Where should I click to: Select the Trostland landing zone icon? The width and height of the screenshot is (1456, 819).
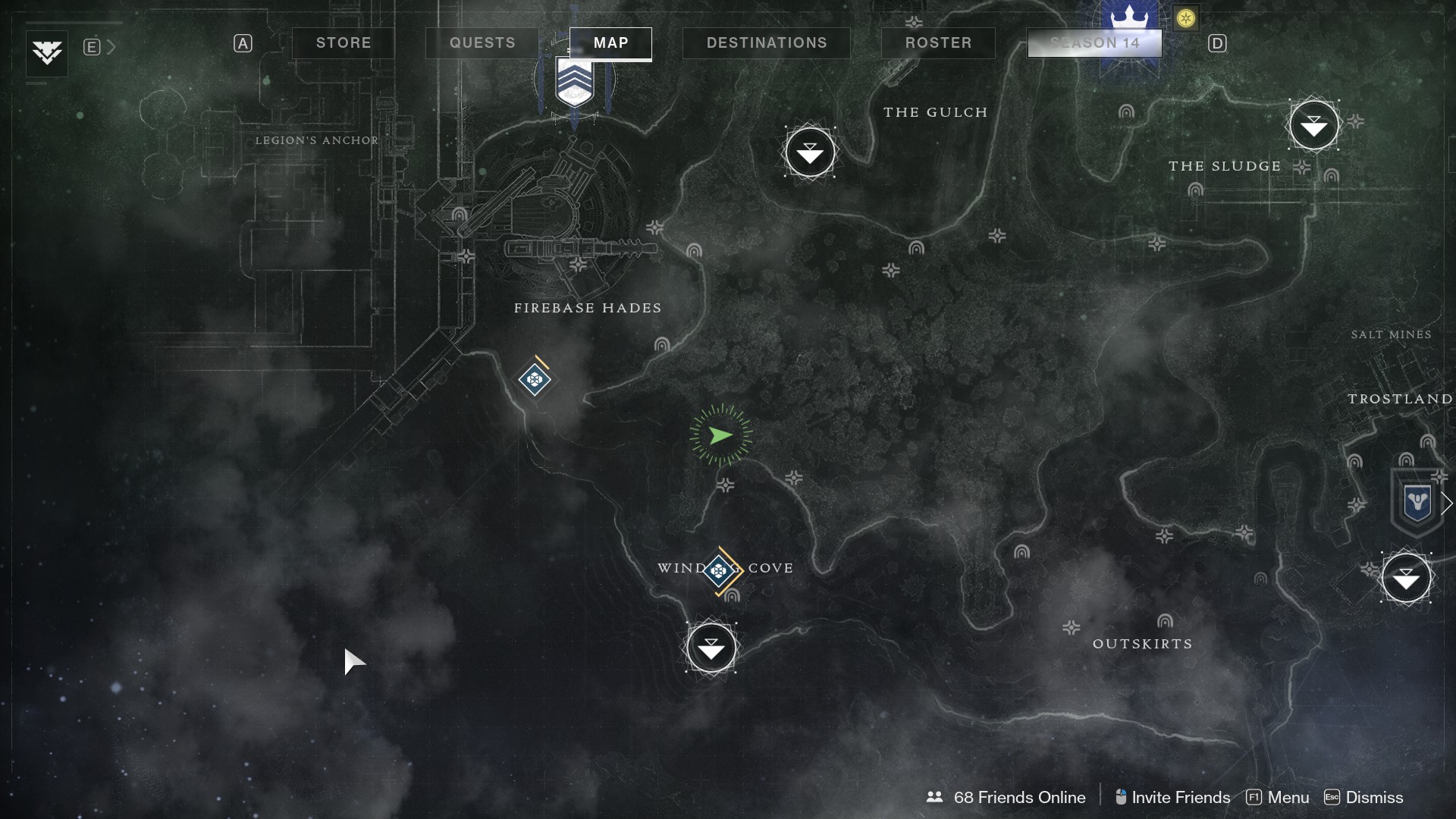pyautogui.click(x=1405, y=578)
